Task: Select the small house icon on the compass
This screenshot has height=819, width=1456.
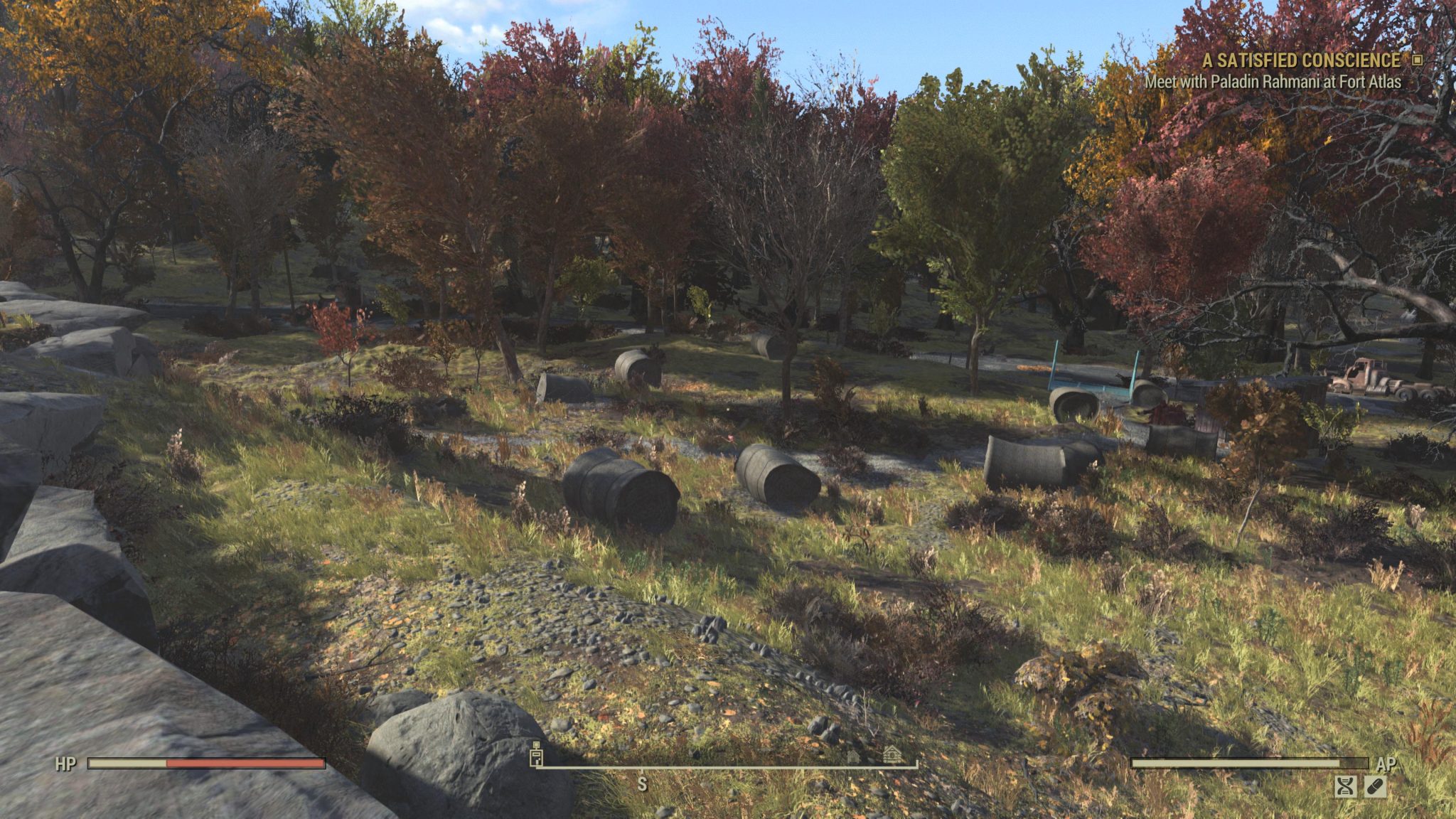Action: (x=853, y=756)
